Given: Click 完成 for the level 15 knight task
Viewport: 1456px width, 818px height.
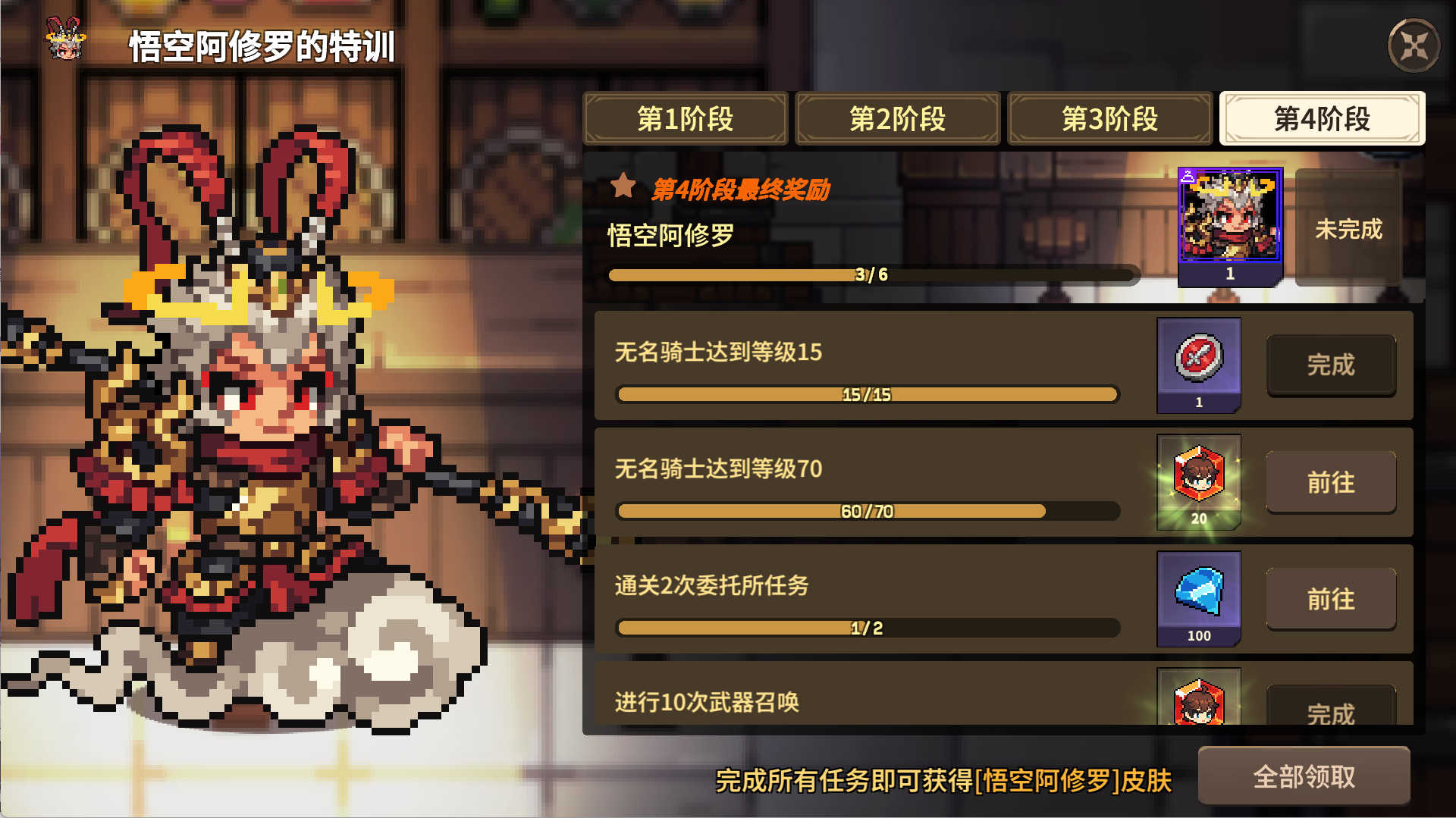Looking at the screenshot, I should click(1331, 366).
